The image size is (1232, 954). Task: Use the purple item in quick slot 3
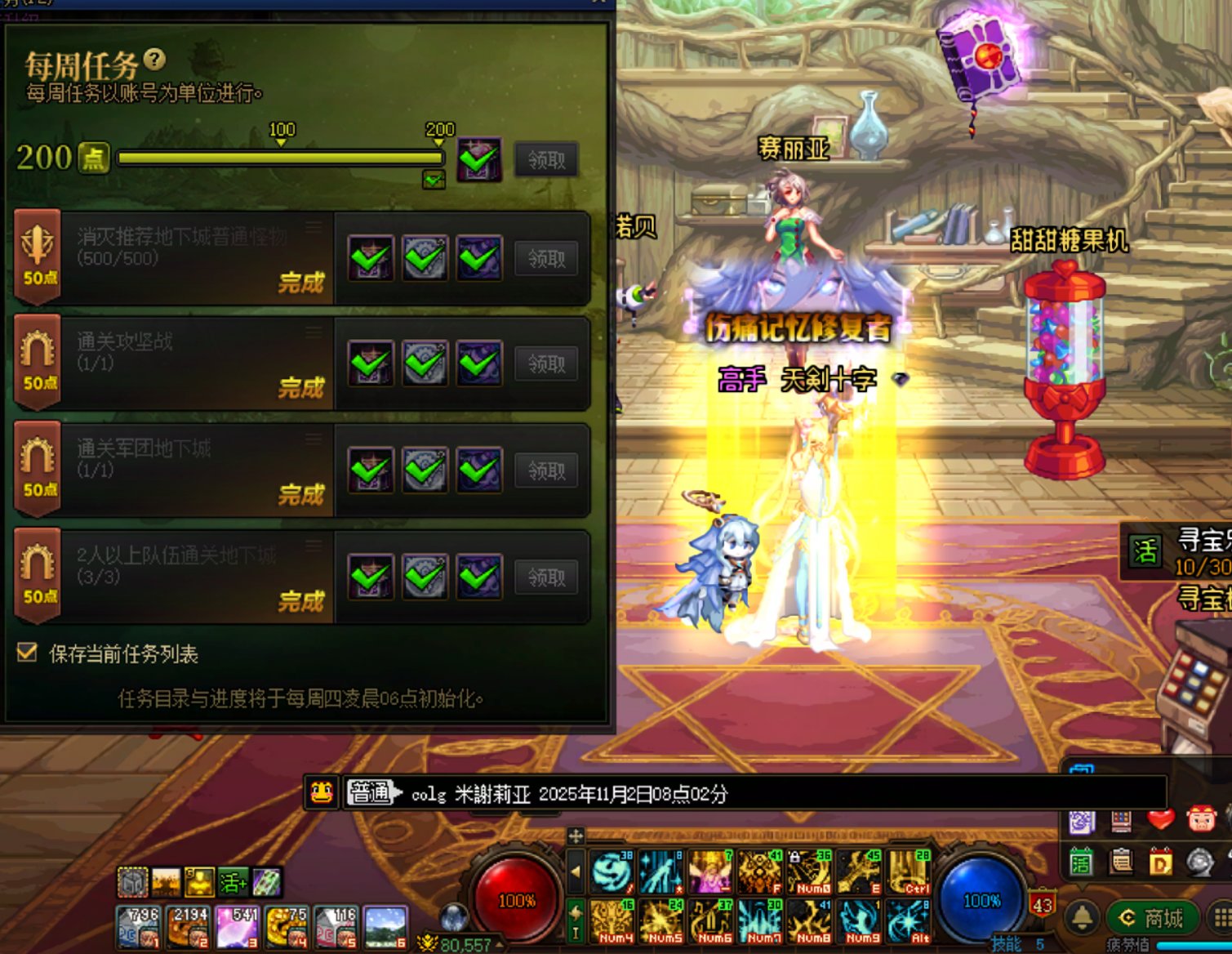pyautogui.click(x=237, y=927)
